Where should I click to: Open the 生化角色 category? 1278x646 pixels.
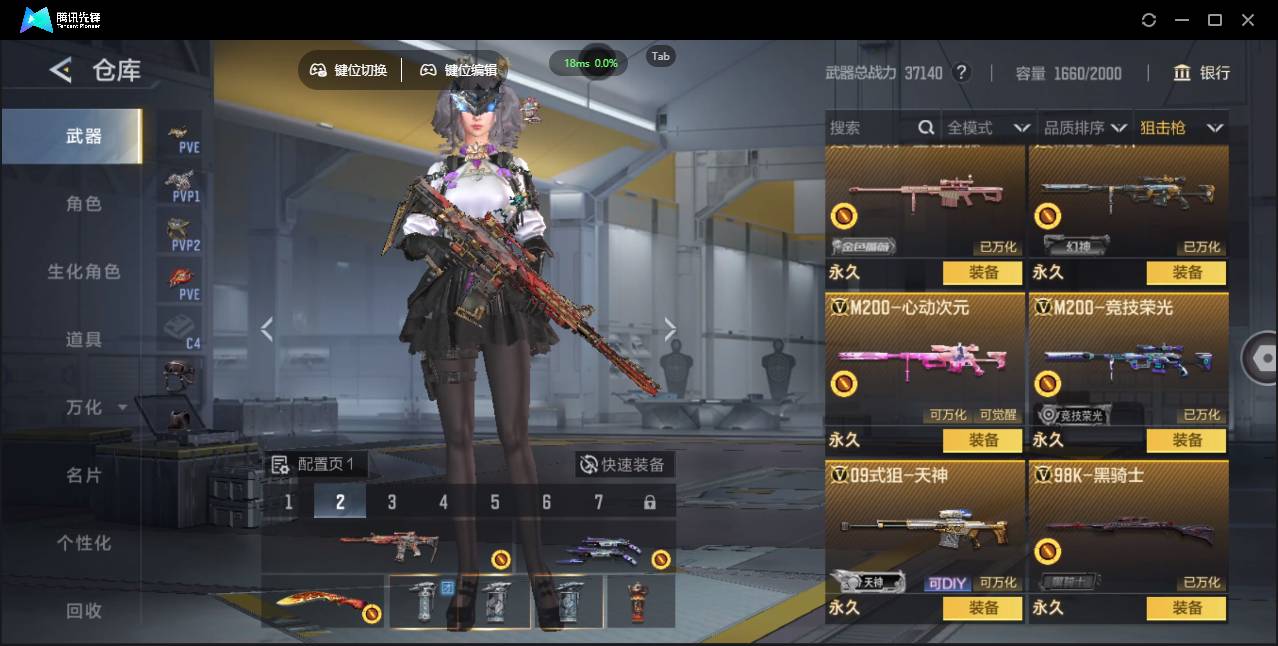coord(84,272)
